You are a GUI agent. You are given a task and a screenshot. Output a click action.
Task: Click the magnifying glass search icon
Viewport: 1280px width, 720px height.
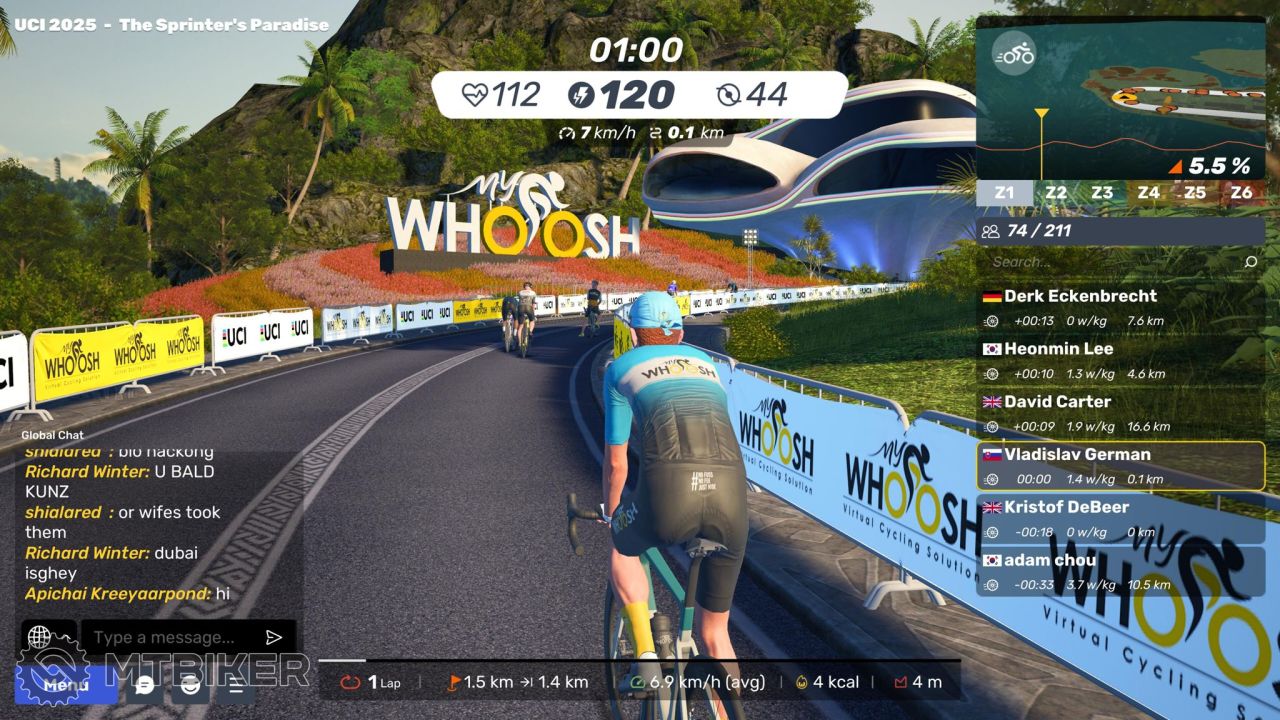(x=1250, y=262)
